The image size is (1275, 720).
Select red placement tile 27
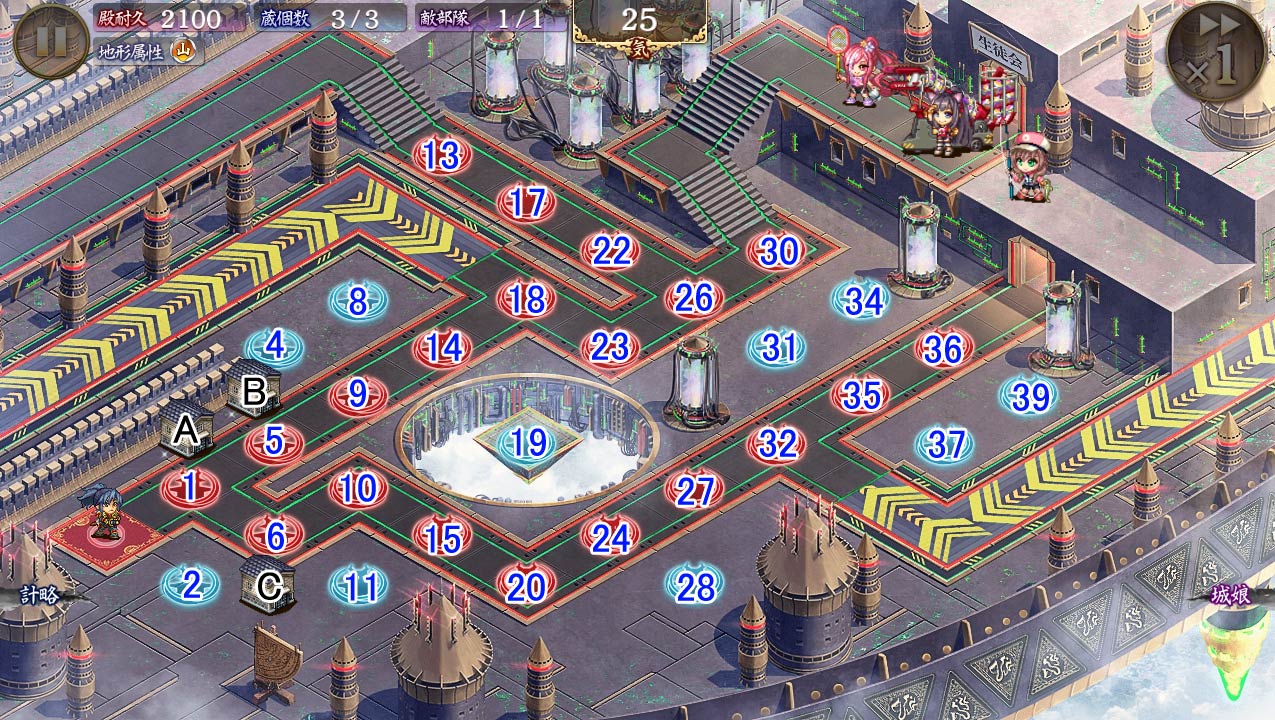[x=694, y=491]
